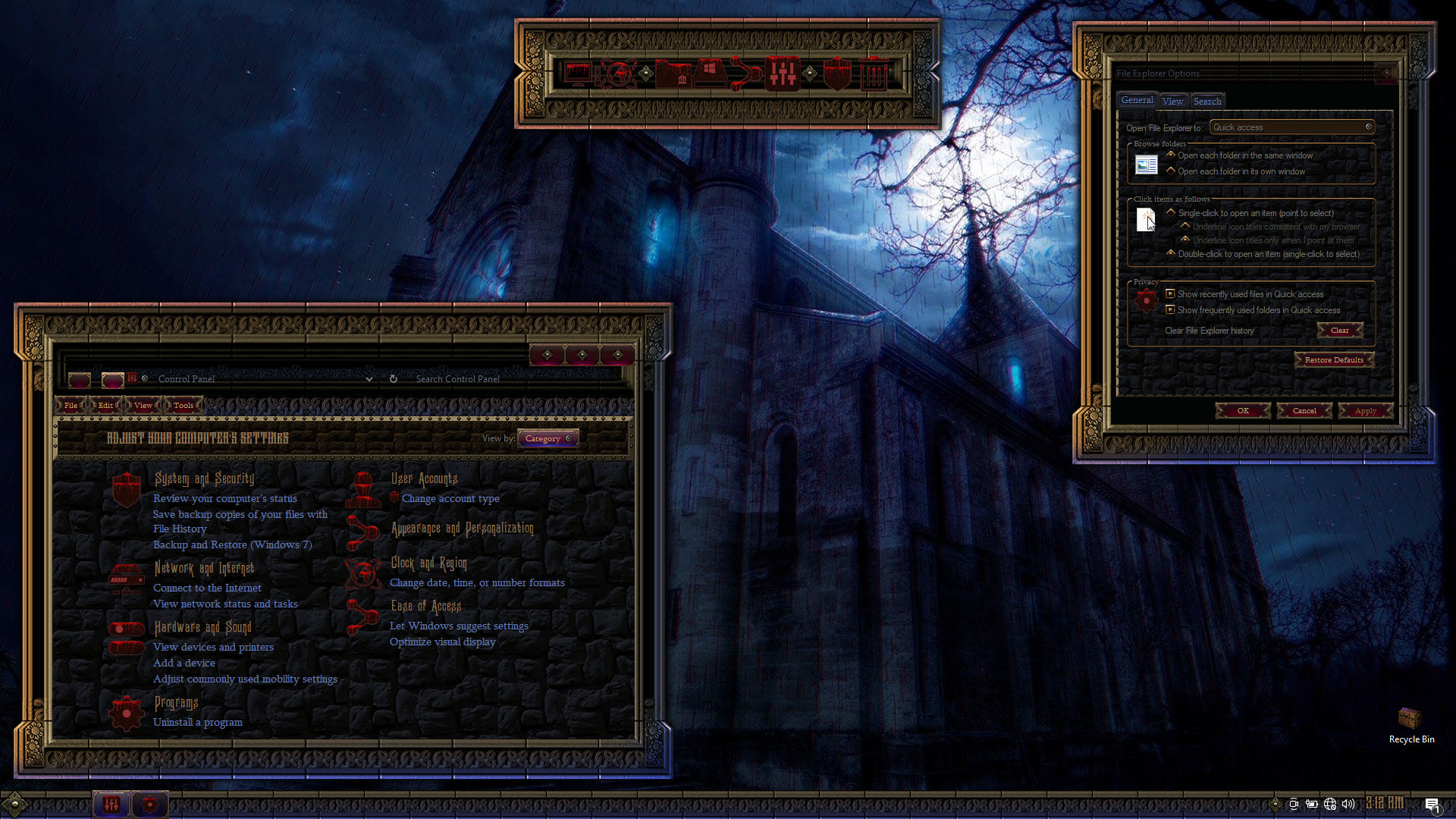Switch to the View tab in File Explorer Options
Image resolution: width=1456 pixels, height=819 pixels.
click(x=1172, y=101)
